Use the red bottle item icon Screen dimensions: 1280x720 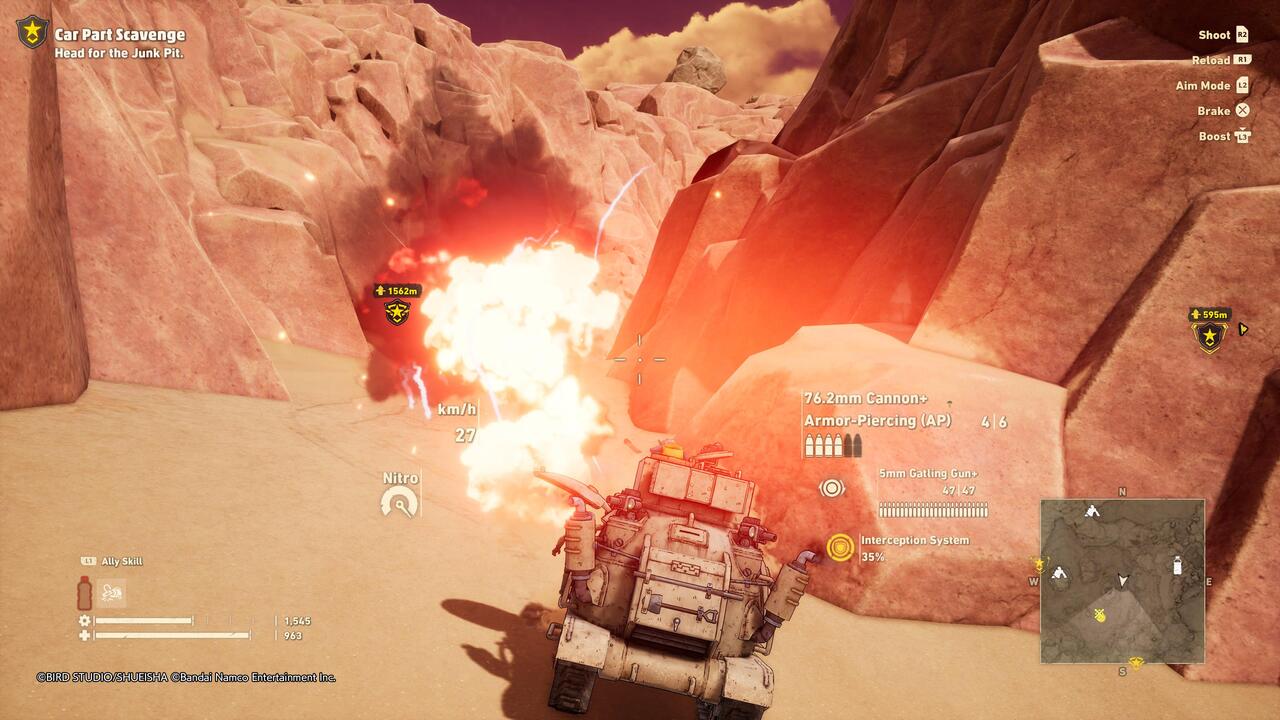pos(84,592)
